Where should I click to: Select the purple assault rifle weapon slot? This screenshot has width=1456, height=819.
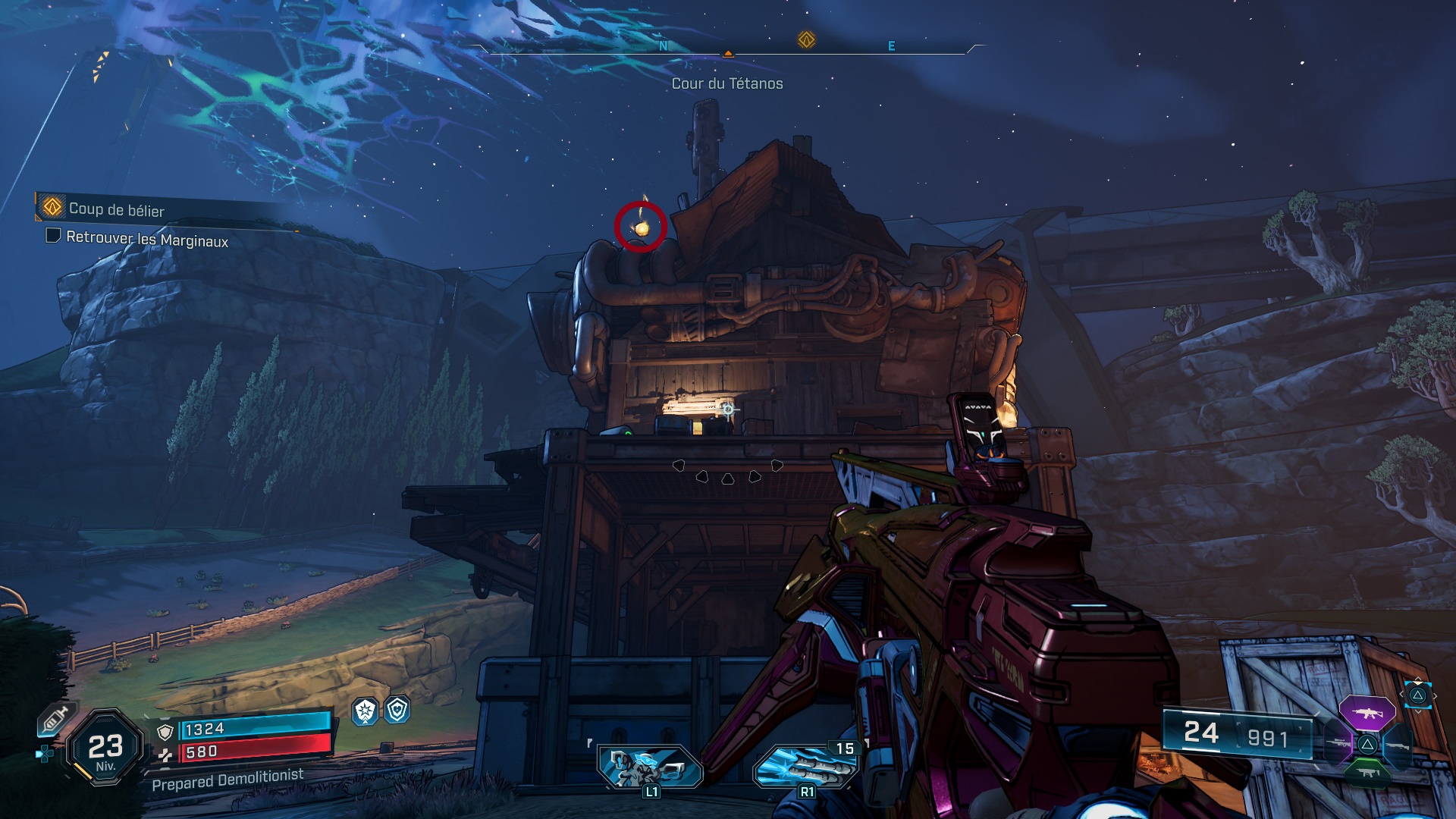(1367, 714)
